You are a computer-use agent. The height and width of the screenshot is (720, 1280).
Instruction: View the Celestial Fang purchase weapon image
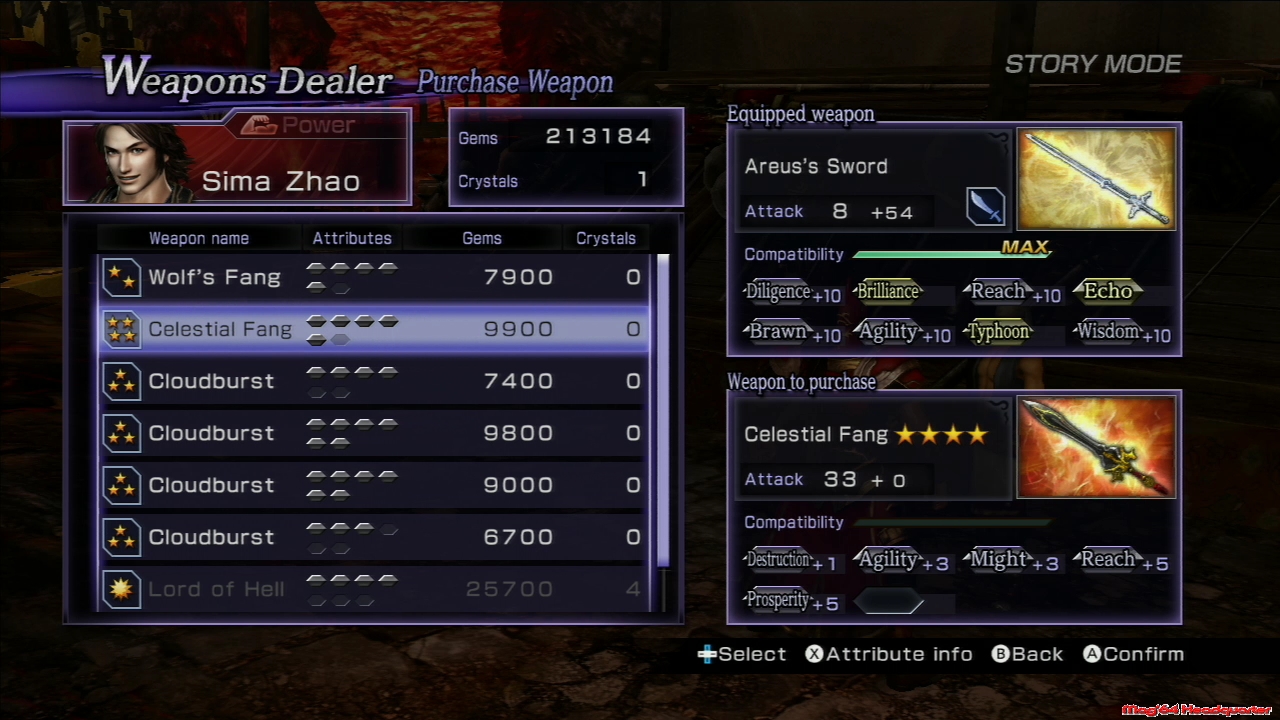1096,447
